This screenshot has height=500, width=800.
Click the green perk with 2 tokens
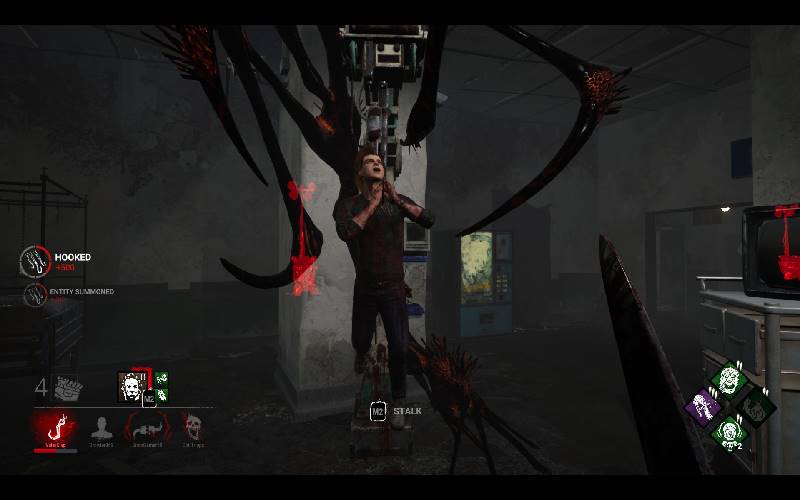(728, 433)
